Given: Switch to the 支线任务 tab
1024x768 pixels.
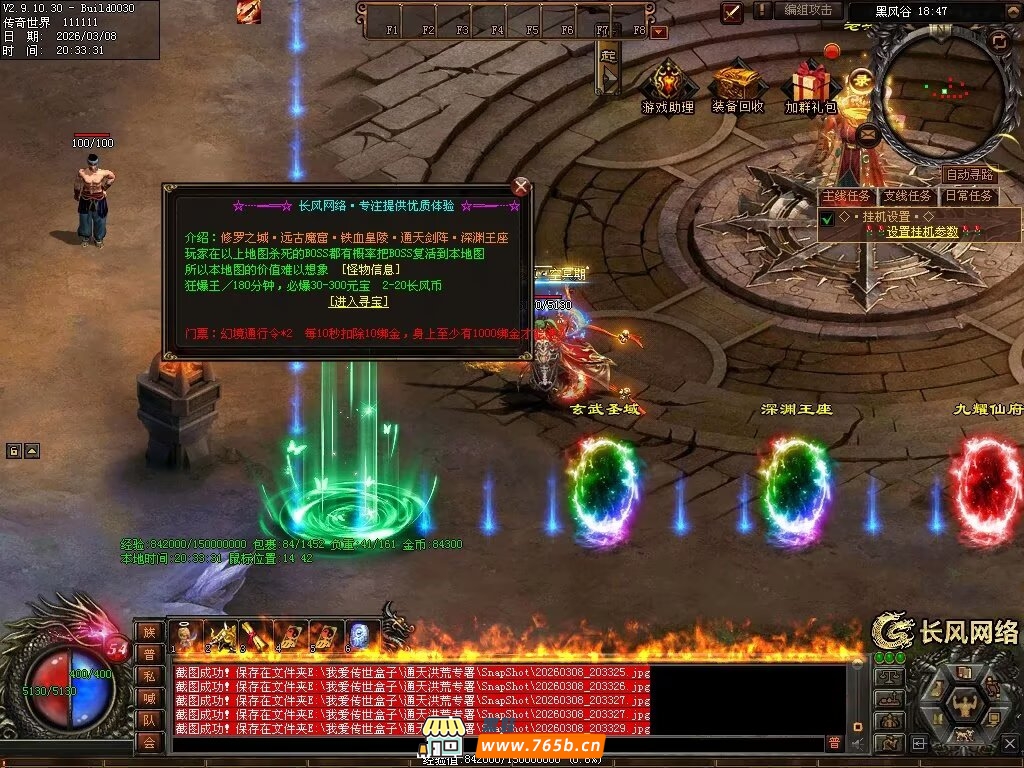Looking at the screenshot, I should pos(907,196).
